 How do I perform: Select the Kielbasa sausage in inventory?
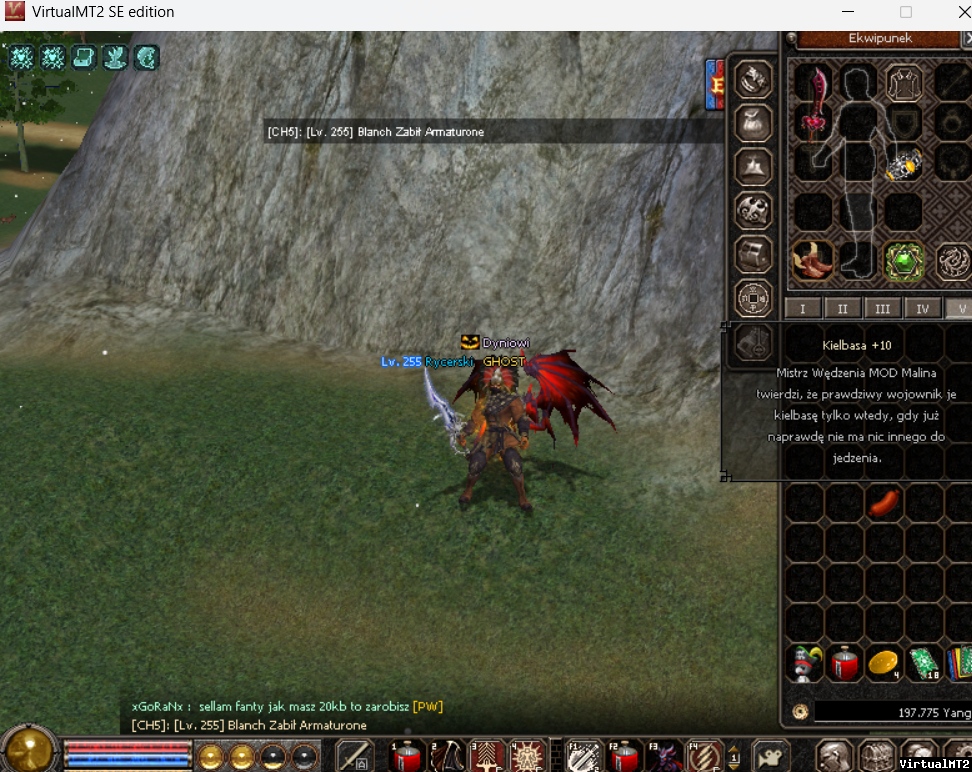884,502
